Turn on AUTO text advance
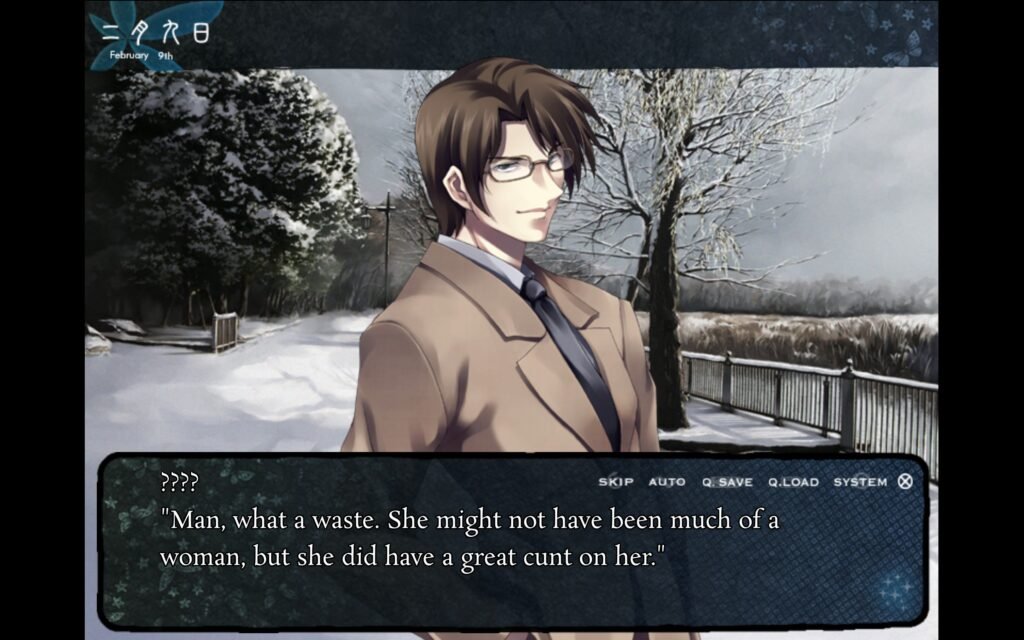The width and height of the screenshot is (1024, 640). pos(667,482)
